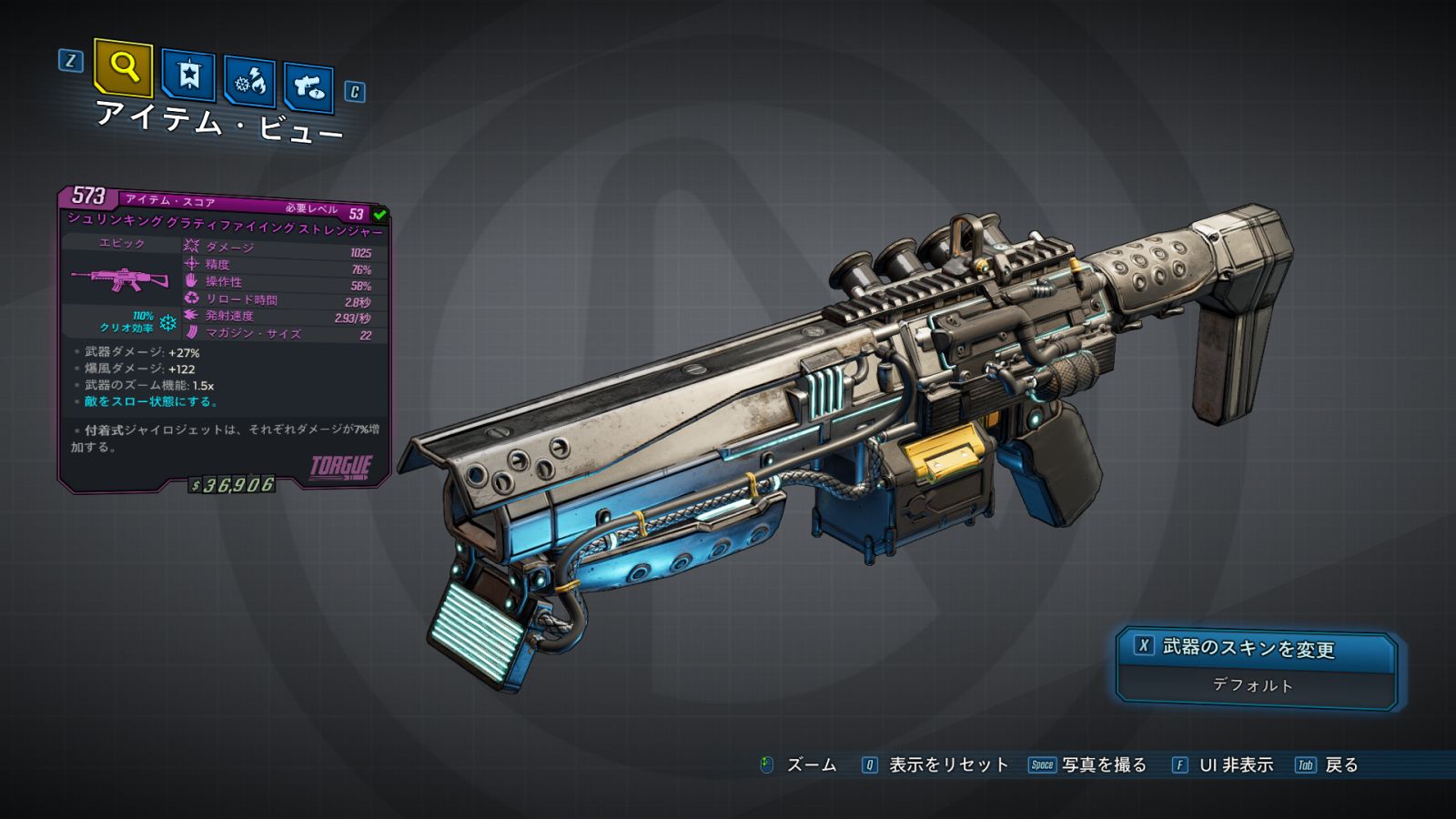Go back with 戻る
The height and width of the screenshot is (819, 1456).
click(x=1328, y=765)
